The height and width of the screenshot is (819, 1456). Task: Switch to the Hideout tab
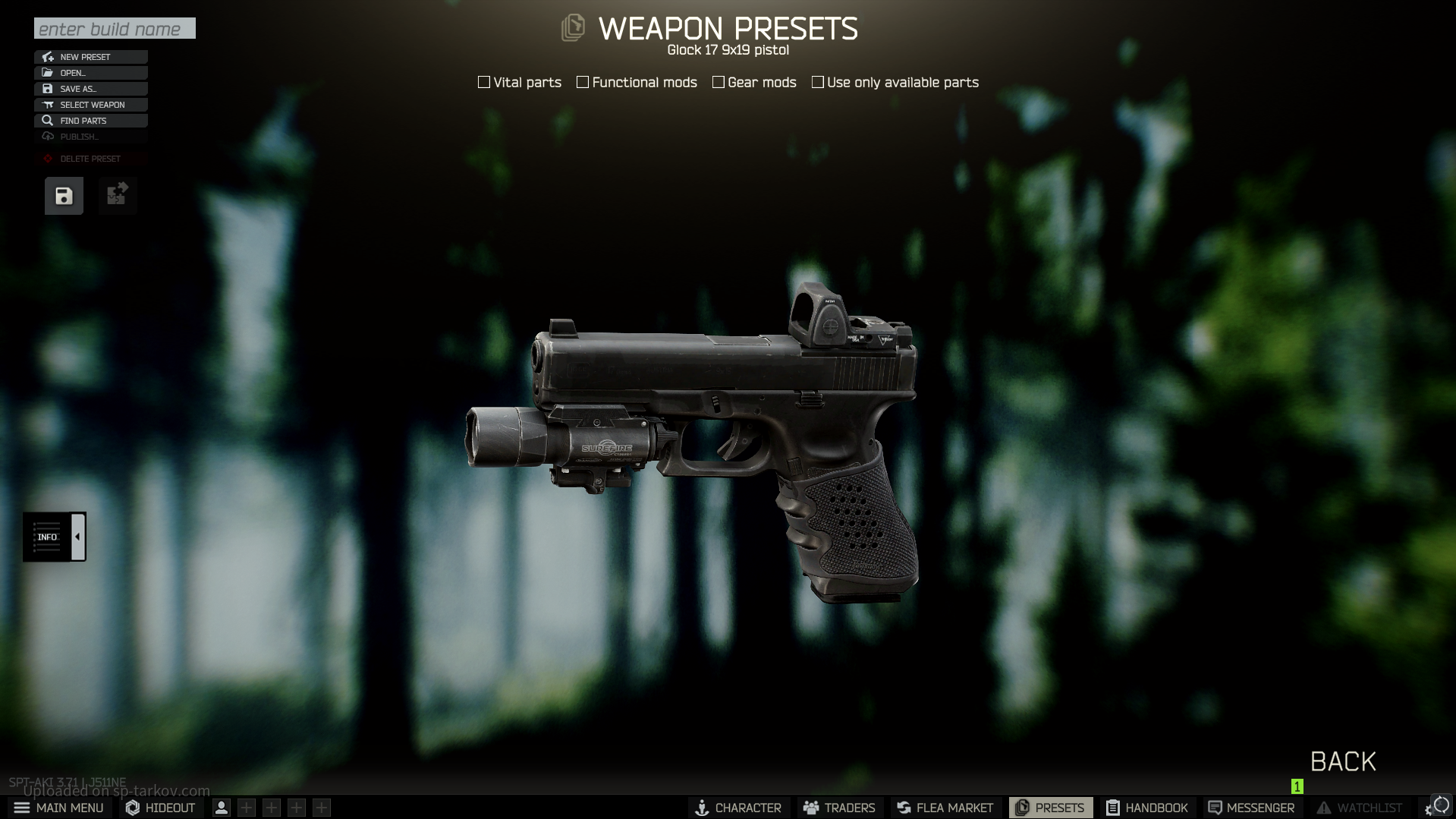161,808
